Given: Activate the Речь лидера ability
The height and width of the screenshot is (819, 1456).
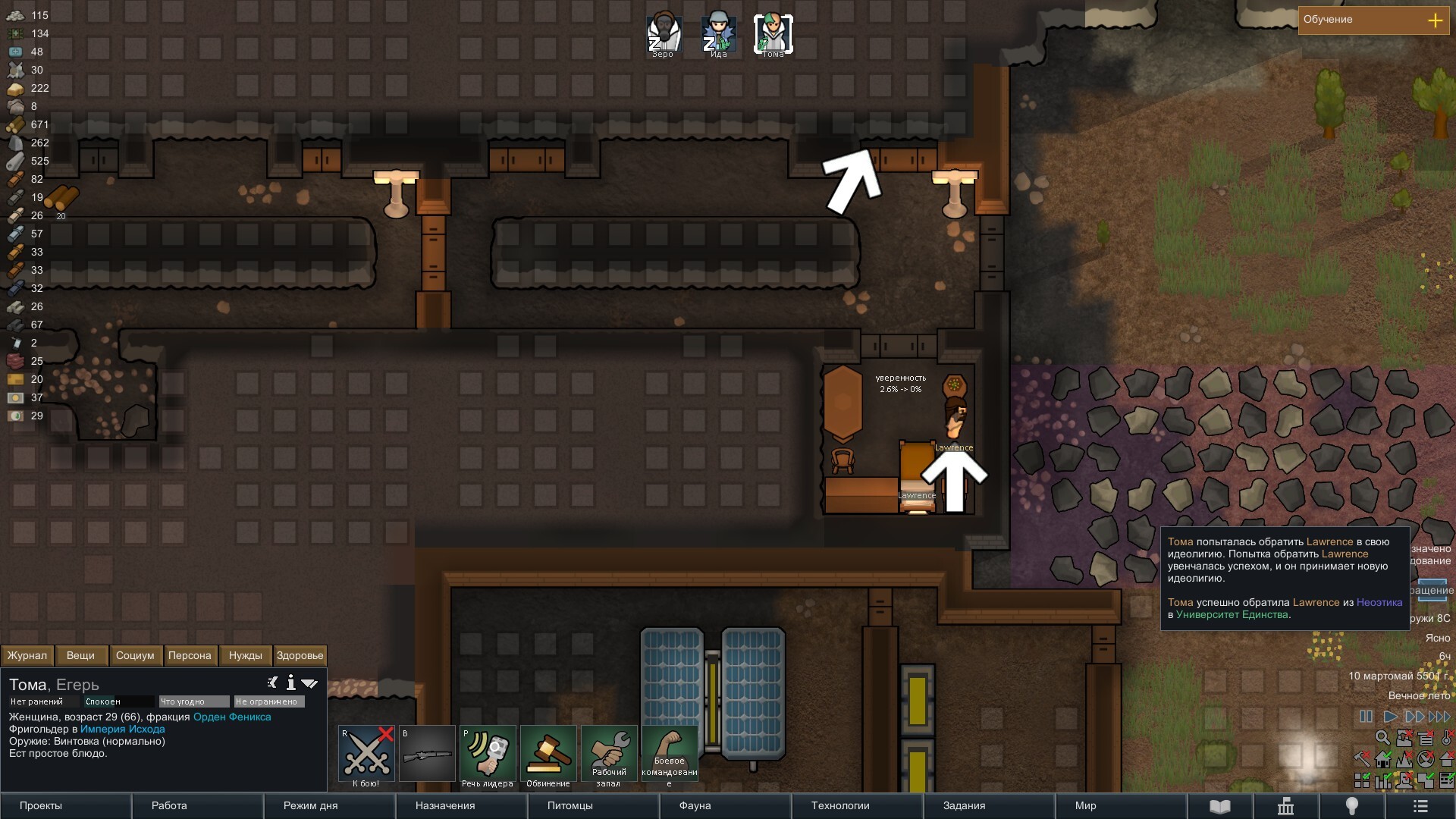Looking at the screenshot, I should (488, 754).
